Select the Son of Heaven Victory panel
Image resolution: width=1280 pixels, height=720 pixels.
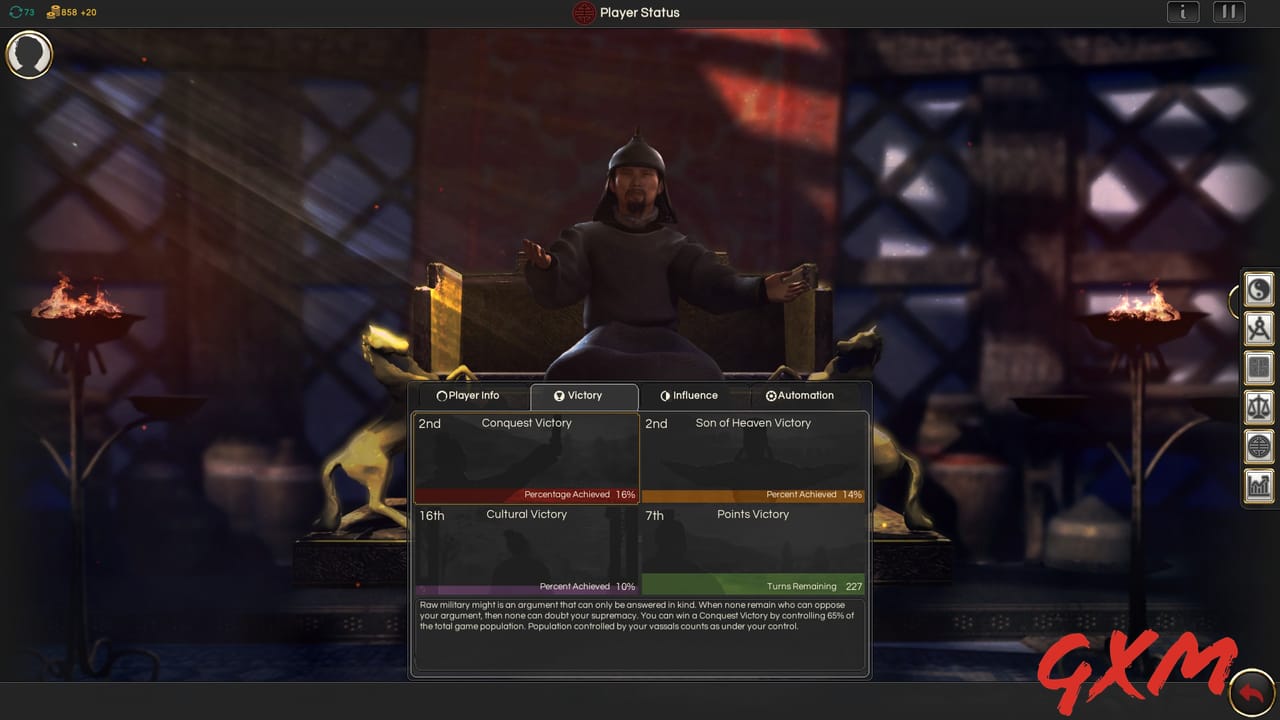753,455
